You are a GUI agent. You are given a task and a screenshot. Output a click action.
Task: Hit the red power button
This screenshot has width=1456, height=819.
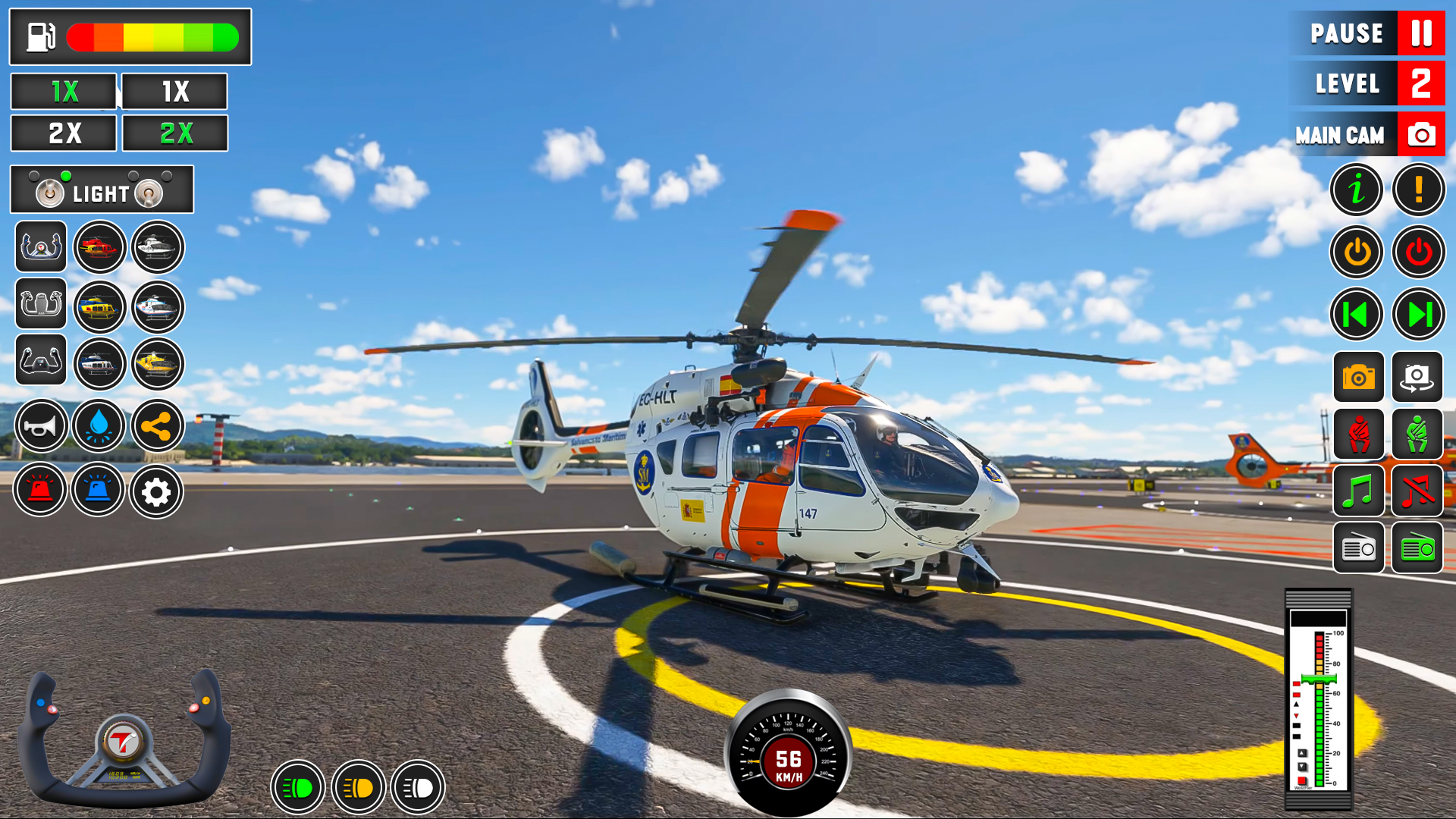(x=1418, y=252)
